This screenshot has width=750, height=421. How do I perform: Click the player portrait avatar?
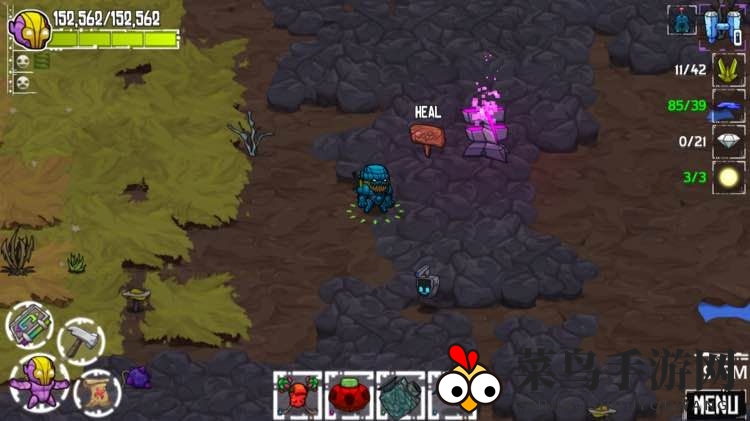tap(29, 28)
